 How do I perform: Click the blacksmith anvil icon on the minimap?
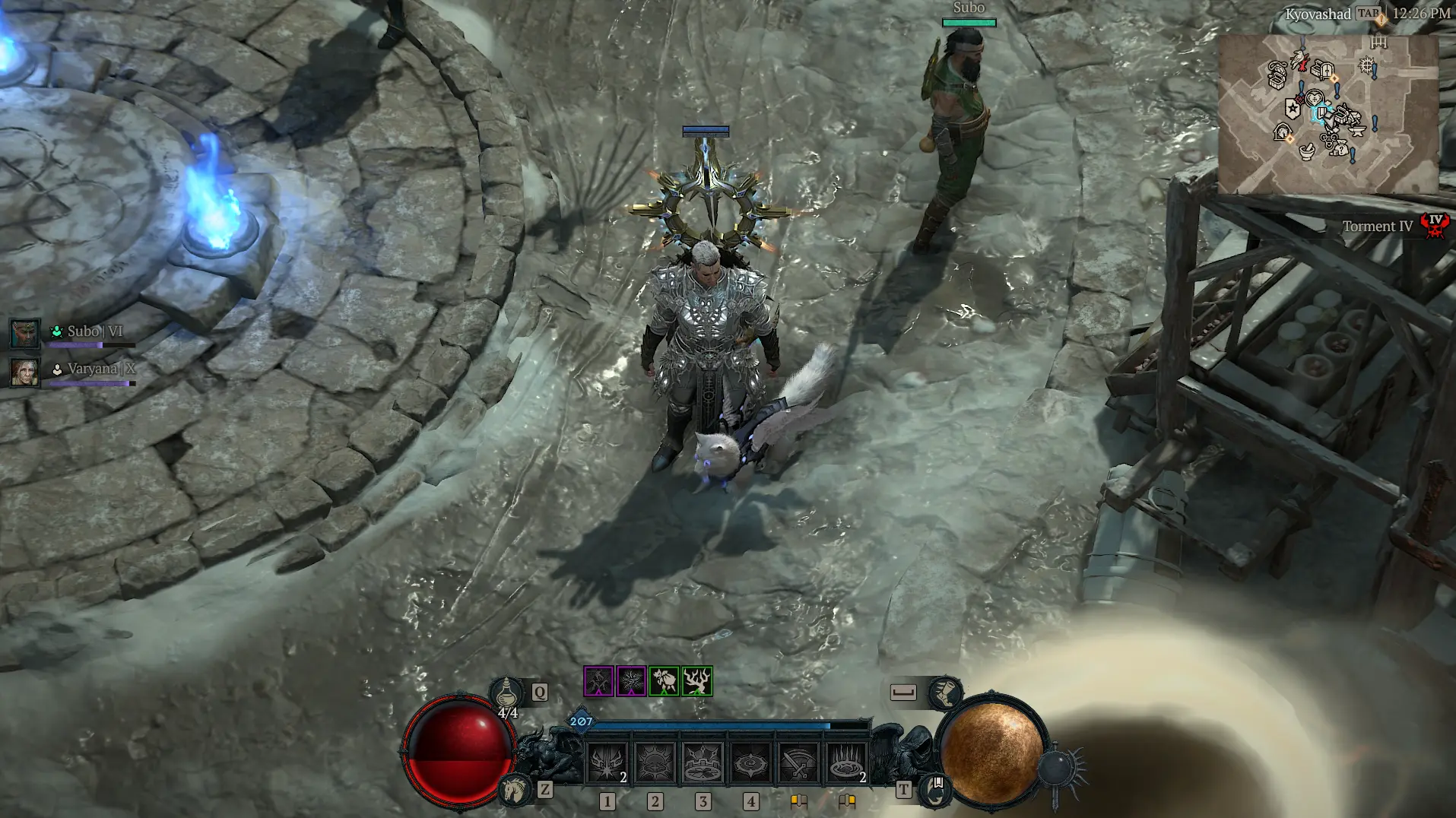(x=1357, y=132)
